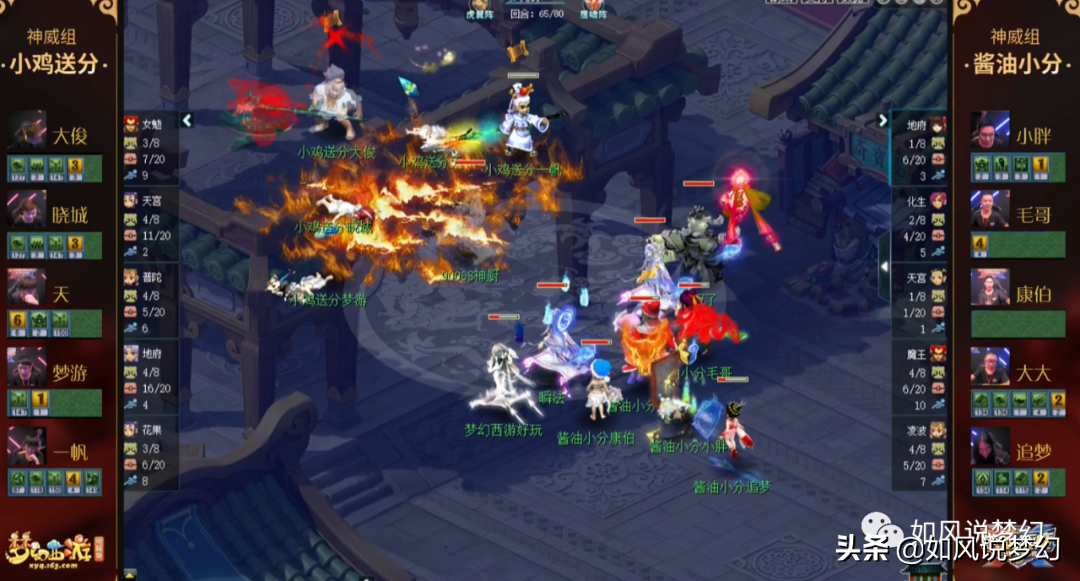The width and height of the screenshot is (1080, 581).
Task: Pick player 一帆's portrait
Action: [x=27, y=446]
